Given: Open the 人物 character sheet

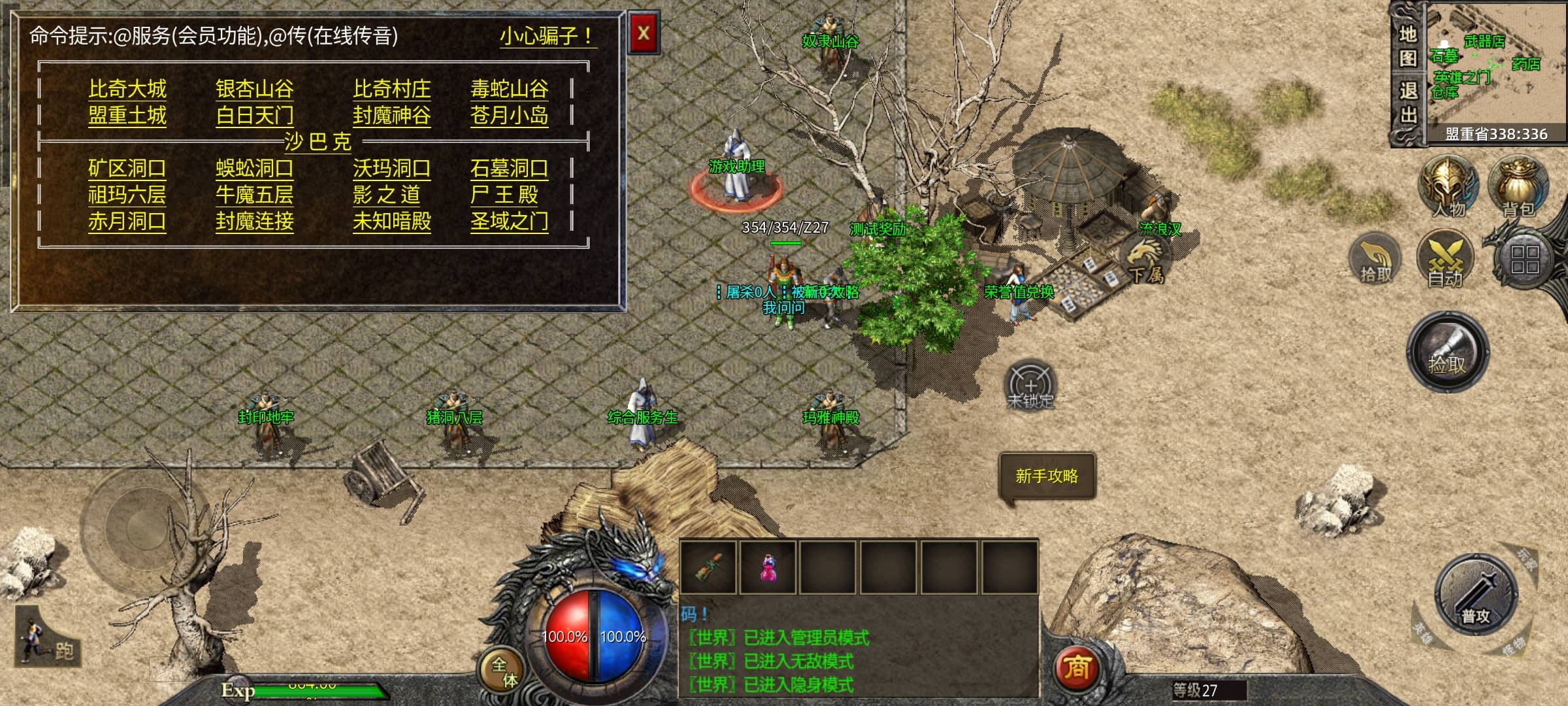Looking at the screenshot, I should pyautogui.click(x=1448, y=188).
